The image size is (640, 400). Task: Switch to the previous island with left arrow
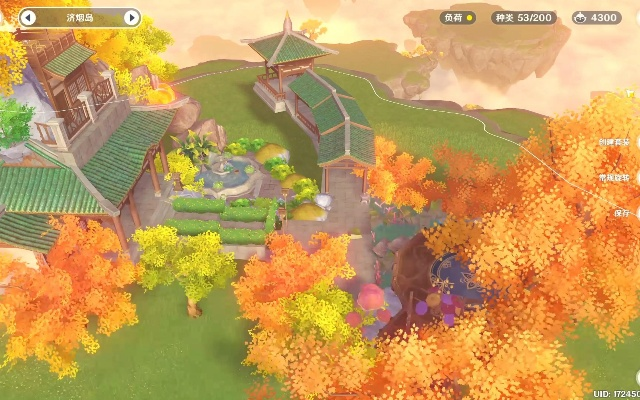[28, 18]
